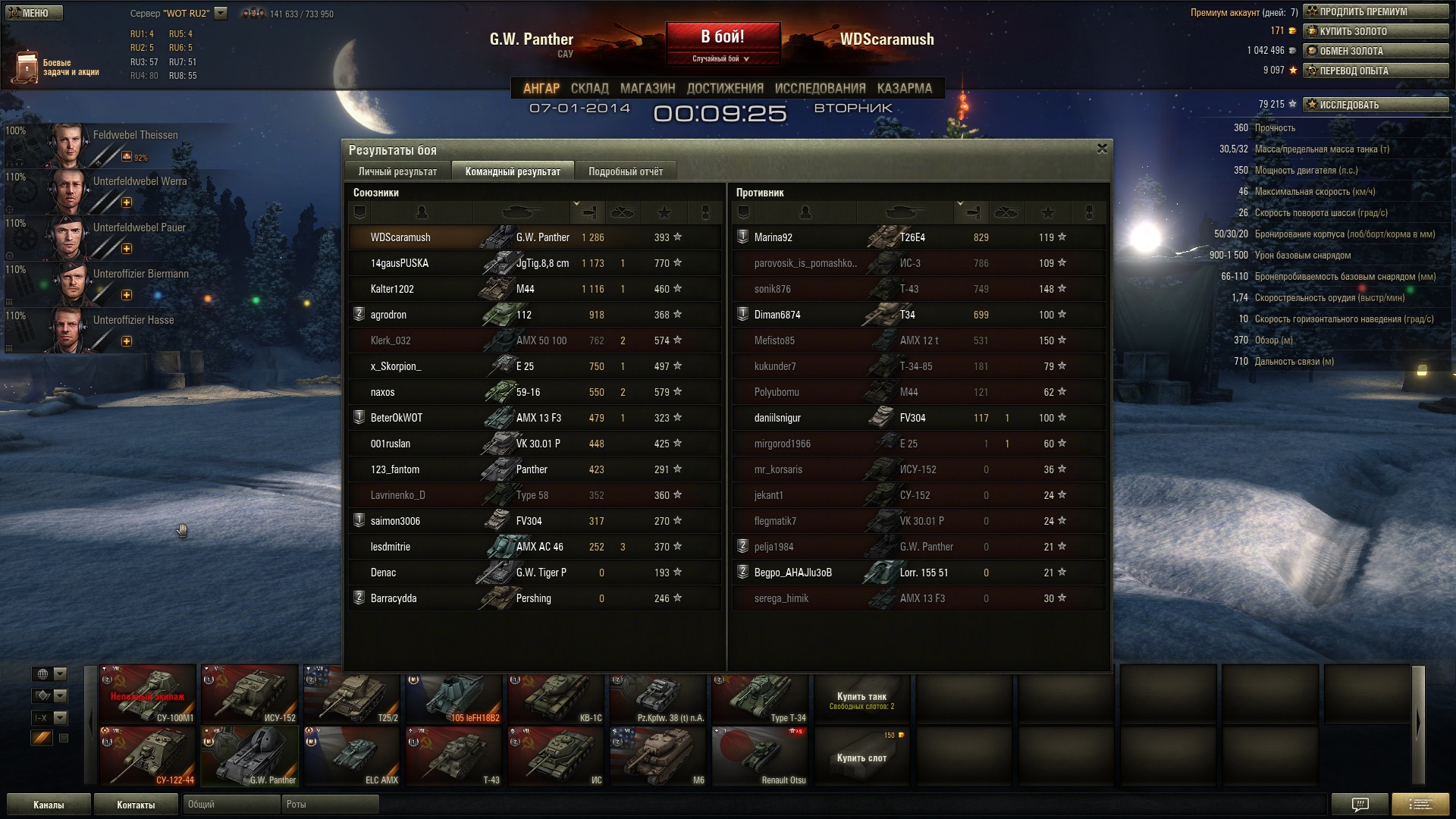Select player 14gausPUSKA in the allies list
Image resolution: width=1456 pixels, height=819 pixels.
tap(400, 263)
